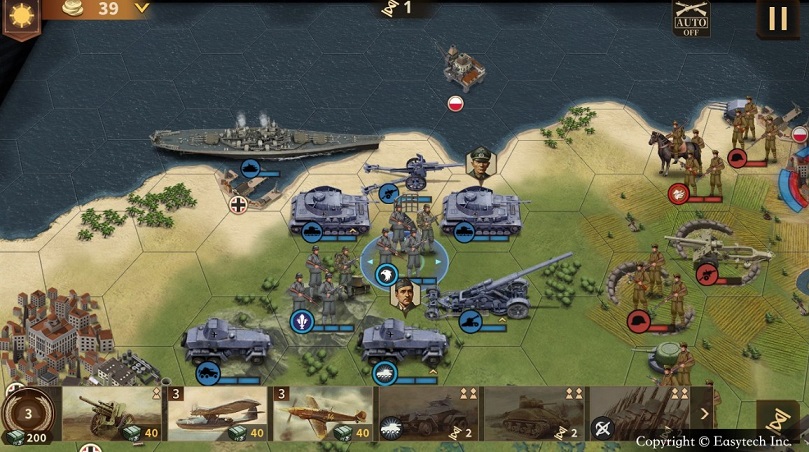
Task: Expand the gold resource dropdown arrow
Action: click(141, 8)
